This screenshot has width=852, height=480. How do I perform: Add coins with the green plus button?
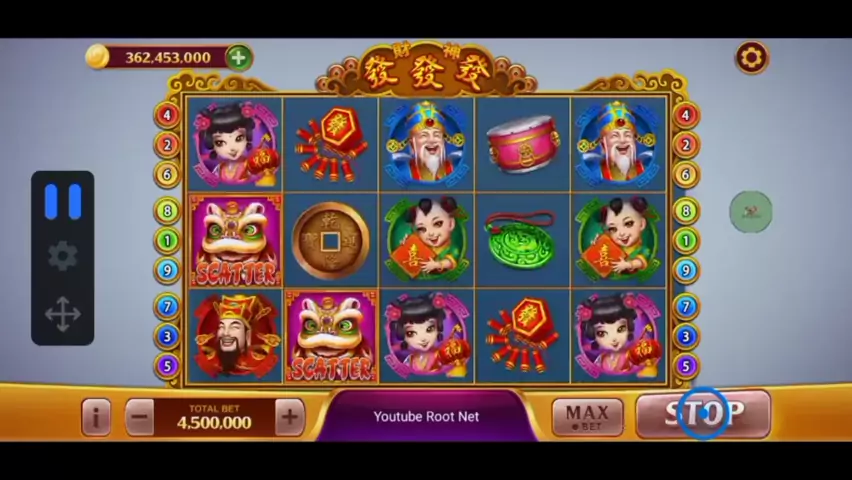click(x=238, y=57)
